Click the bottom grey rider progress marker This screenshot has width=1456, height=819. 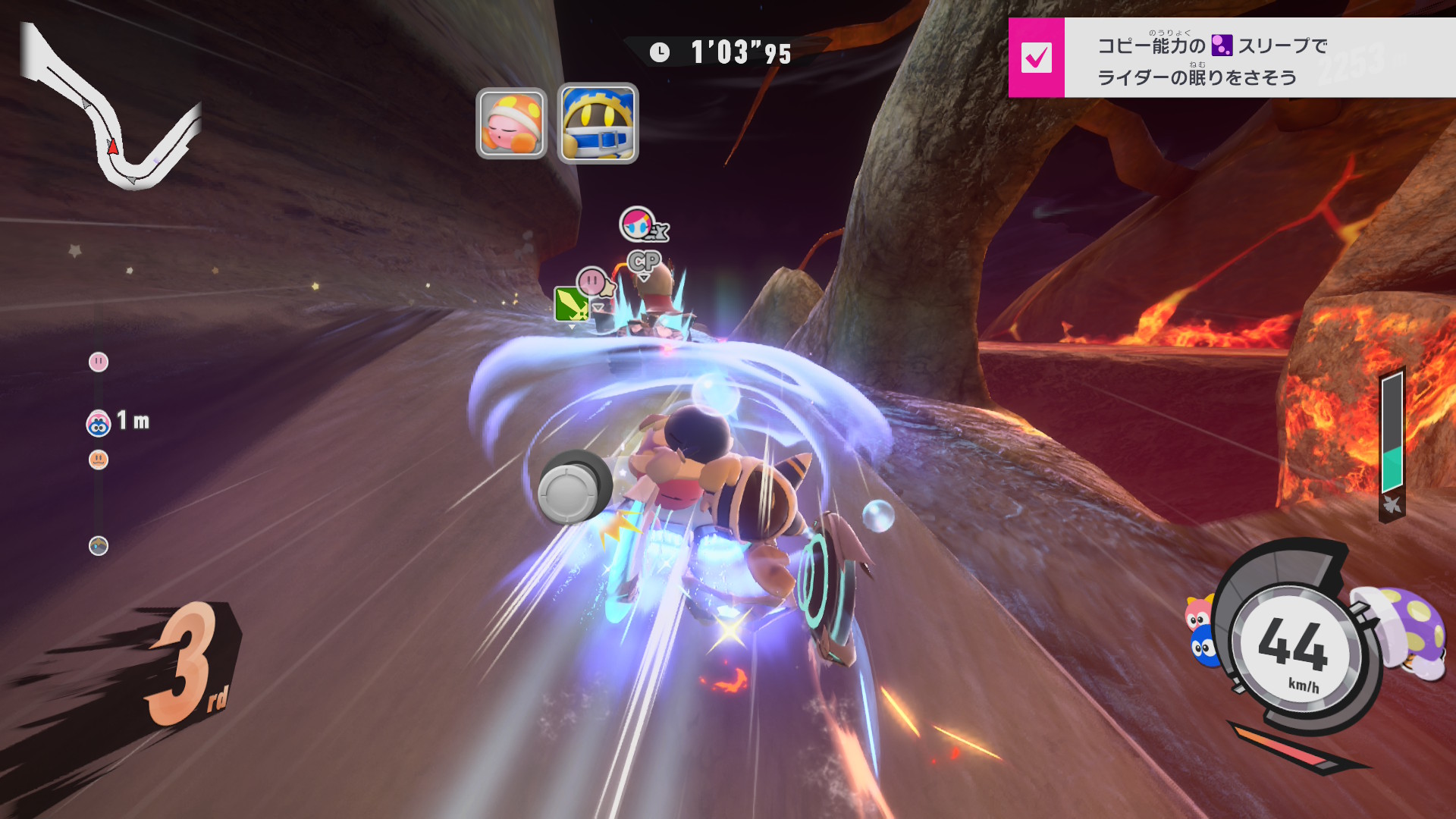(99, 546)
